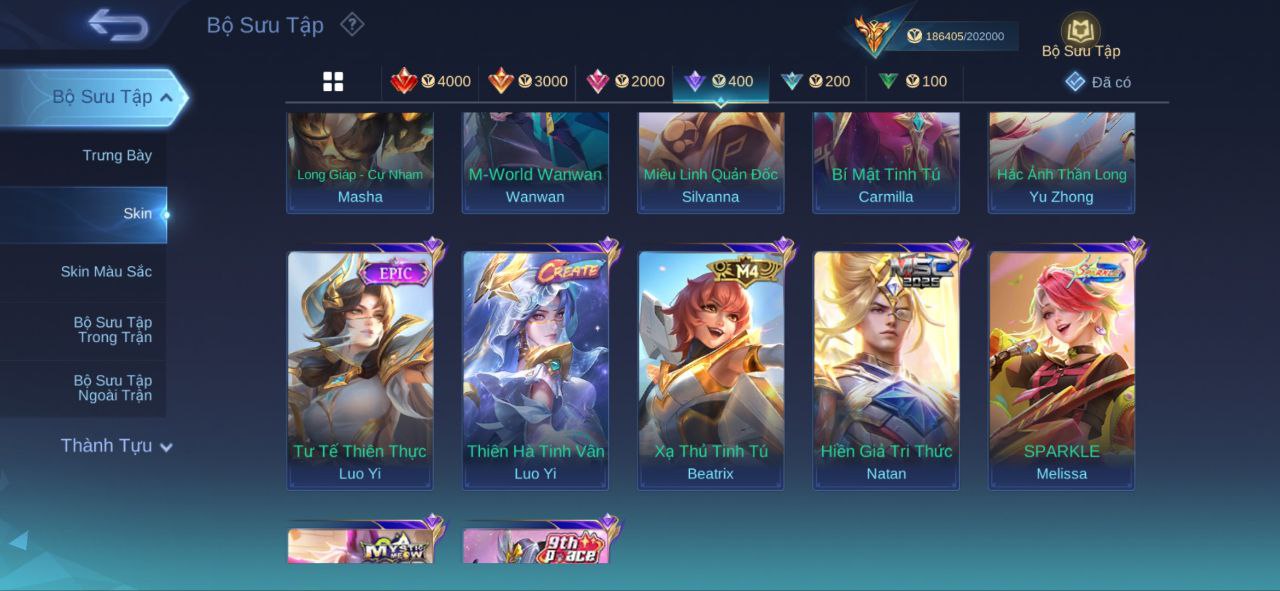This screenshot has height=591, width=1280.
Task: Choose the SPARKLE Melissa skin card
Action: [x=1062, y=370]
